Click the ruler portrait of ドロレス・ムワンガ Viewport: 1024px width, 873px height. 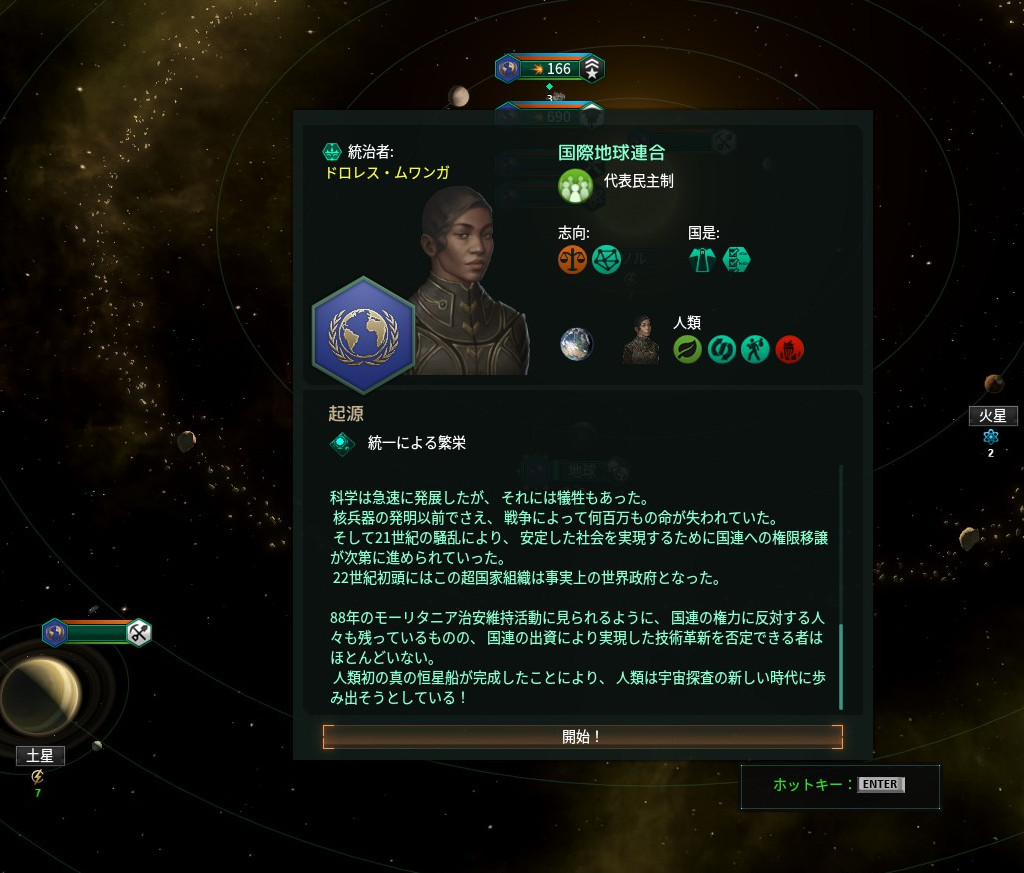(x=470, y=280)
